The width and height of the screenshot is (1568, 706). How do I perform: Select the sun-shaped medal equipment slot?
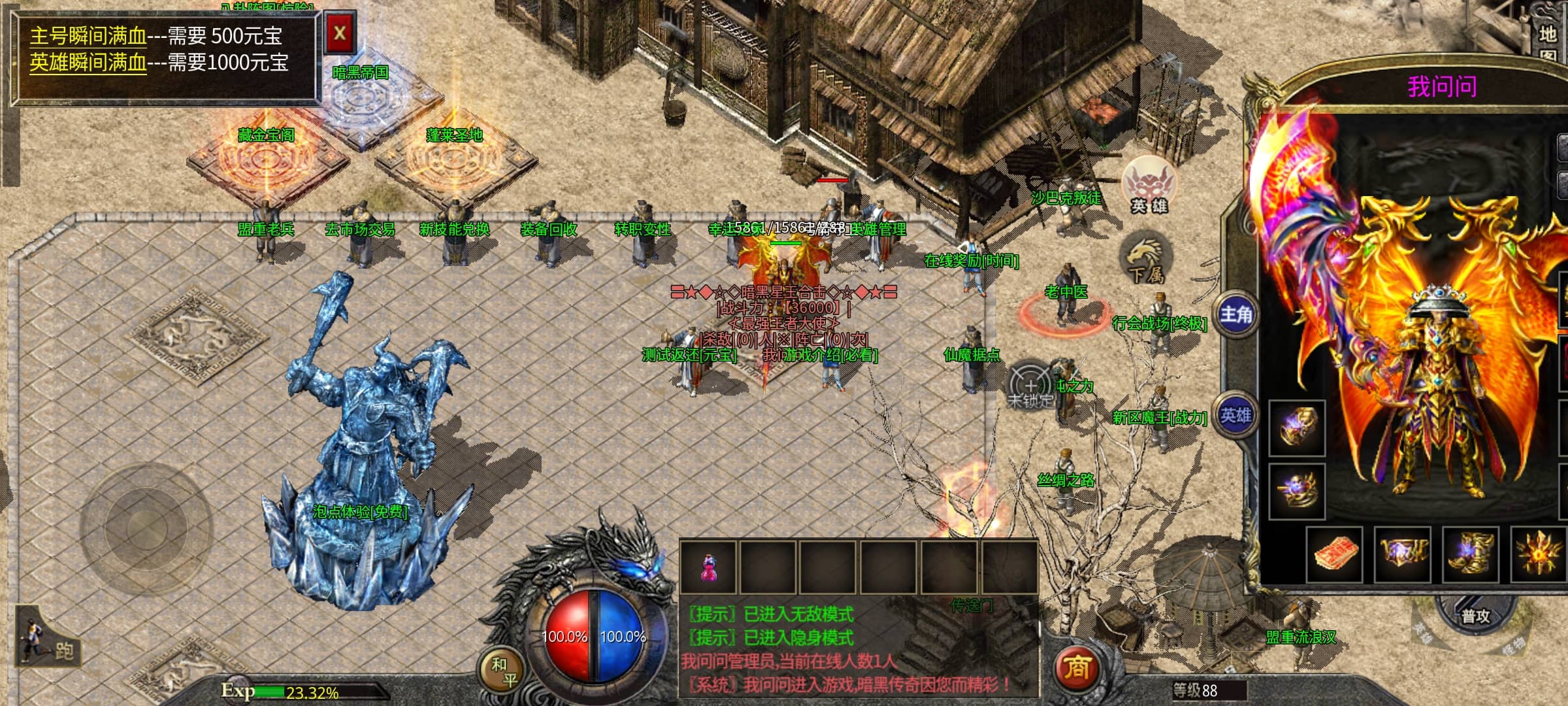pyautogui.click(x=1539, y=555)
